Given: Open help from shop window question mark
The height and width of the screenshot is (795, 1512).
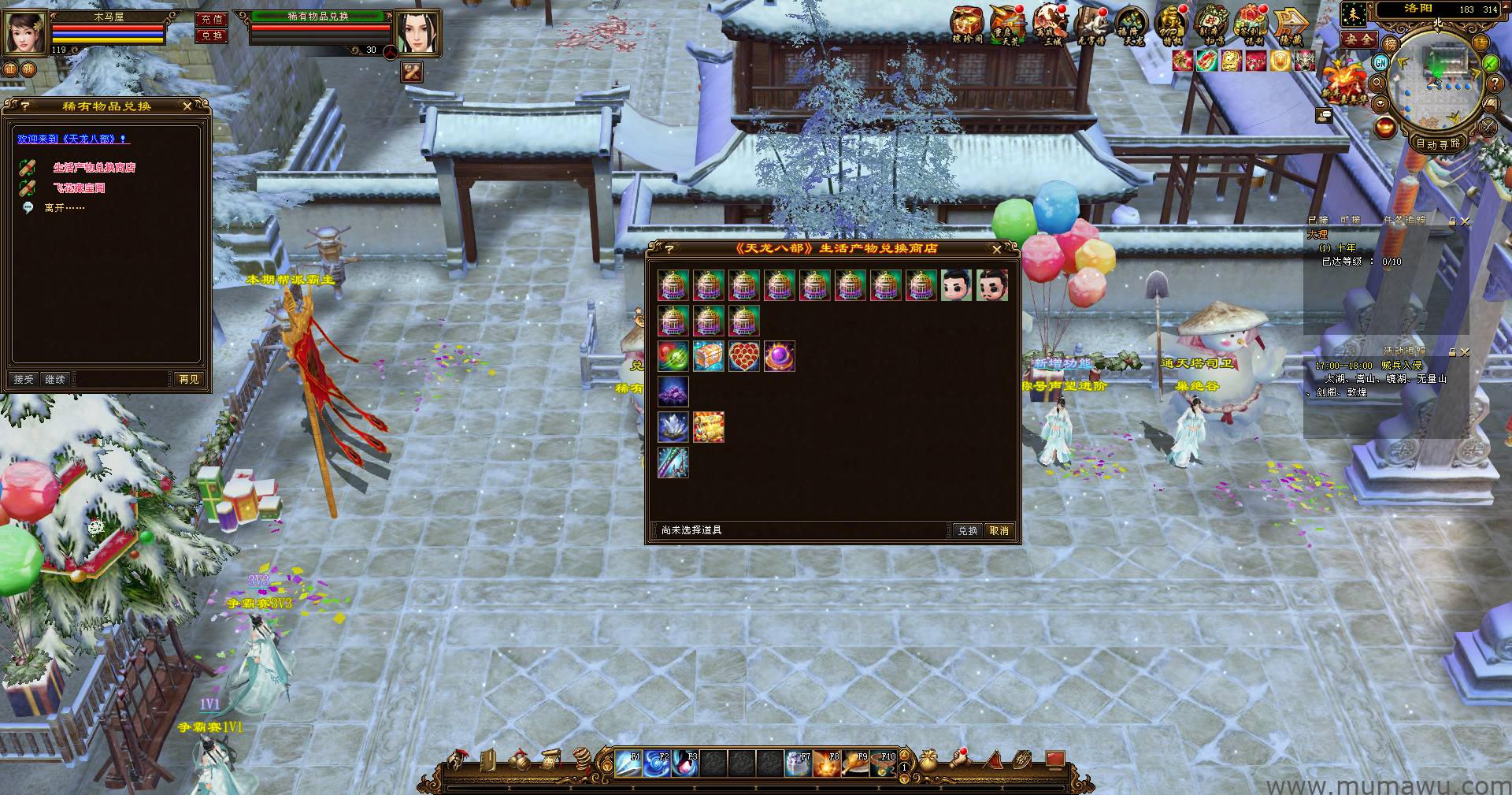Looking at the screenshot, I should click(x=669, y=249).
